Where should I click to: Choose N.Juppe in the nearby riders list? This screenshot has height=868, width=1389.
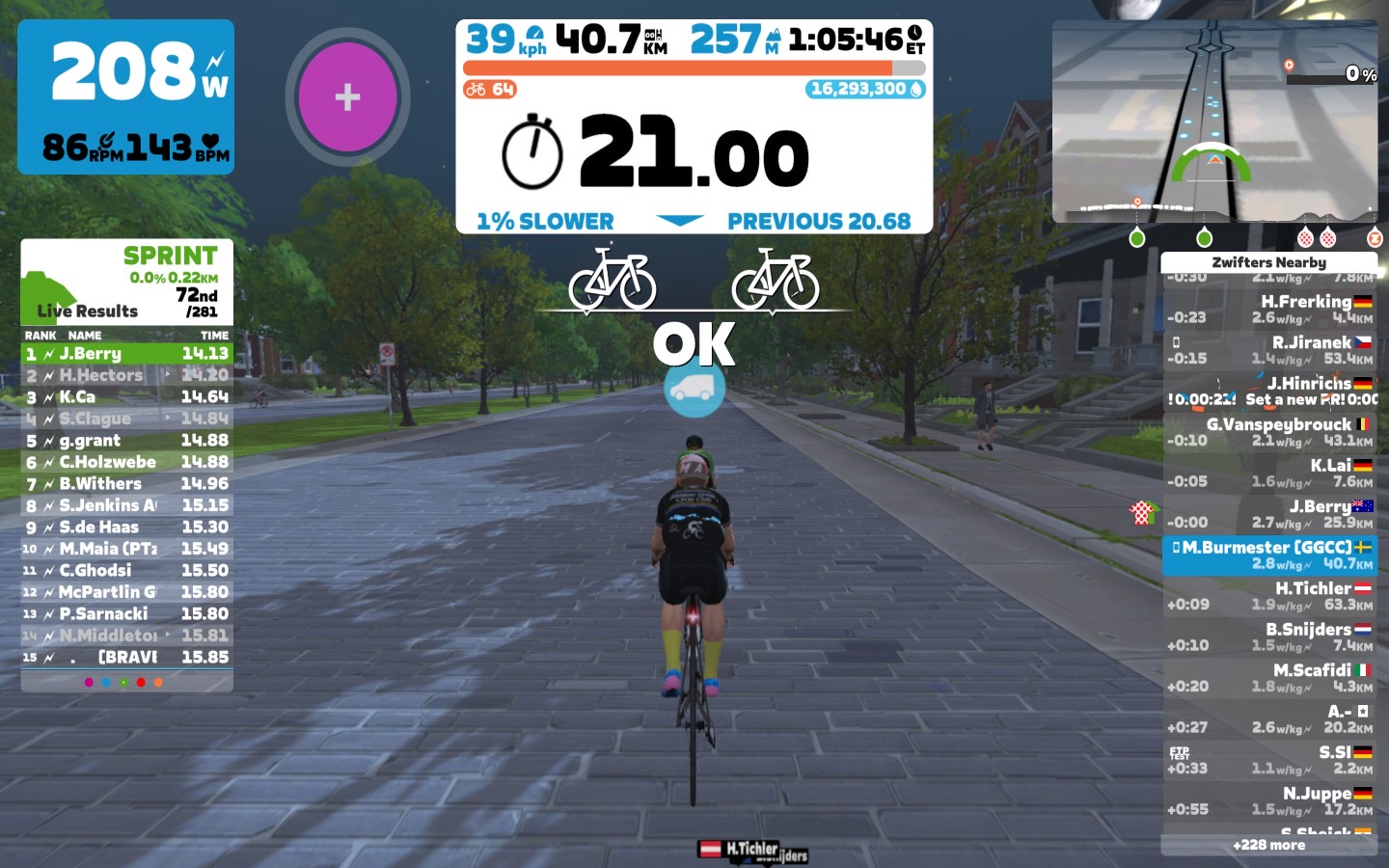click(x=1269, y=801)
